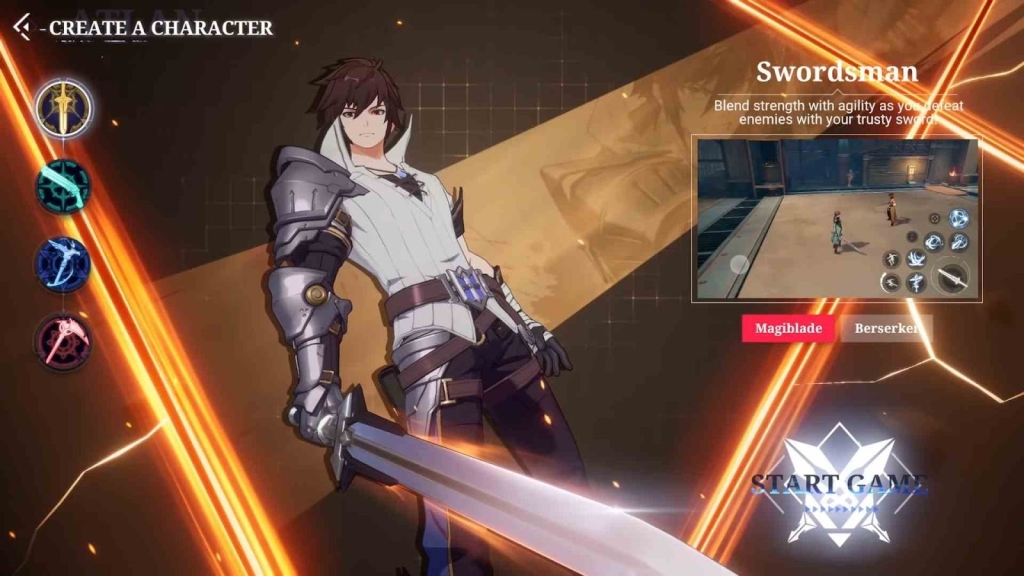Choose the teal gun class icon
Screen dimensions: 1024x576
click(x=64, y=186)
